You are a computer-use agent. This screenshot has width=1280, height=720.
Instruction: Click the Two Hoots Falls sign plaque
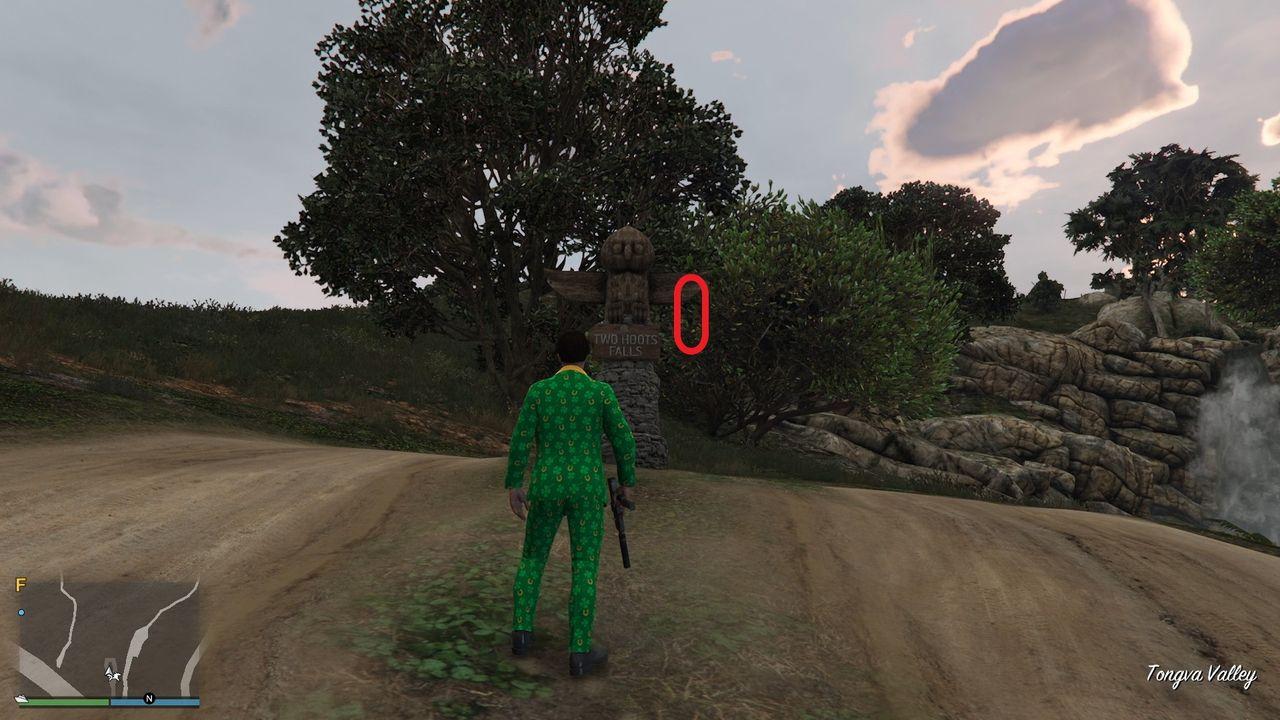pos(627,343)
